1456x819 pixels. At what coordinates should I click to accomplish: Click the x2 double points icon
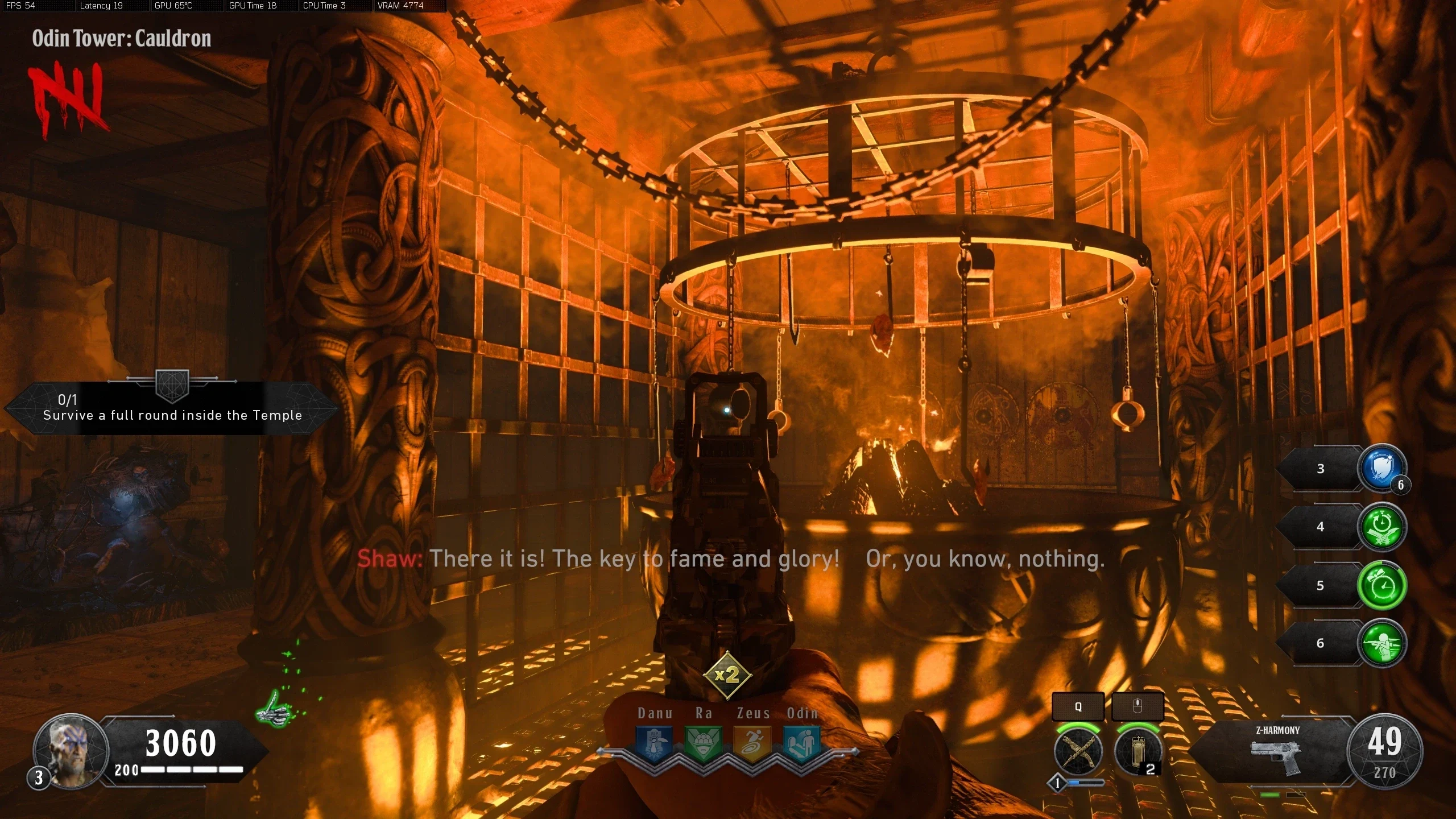(727, 675)
